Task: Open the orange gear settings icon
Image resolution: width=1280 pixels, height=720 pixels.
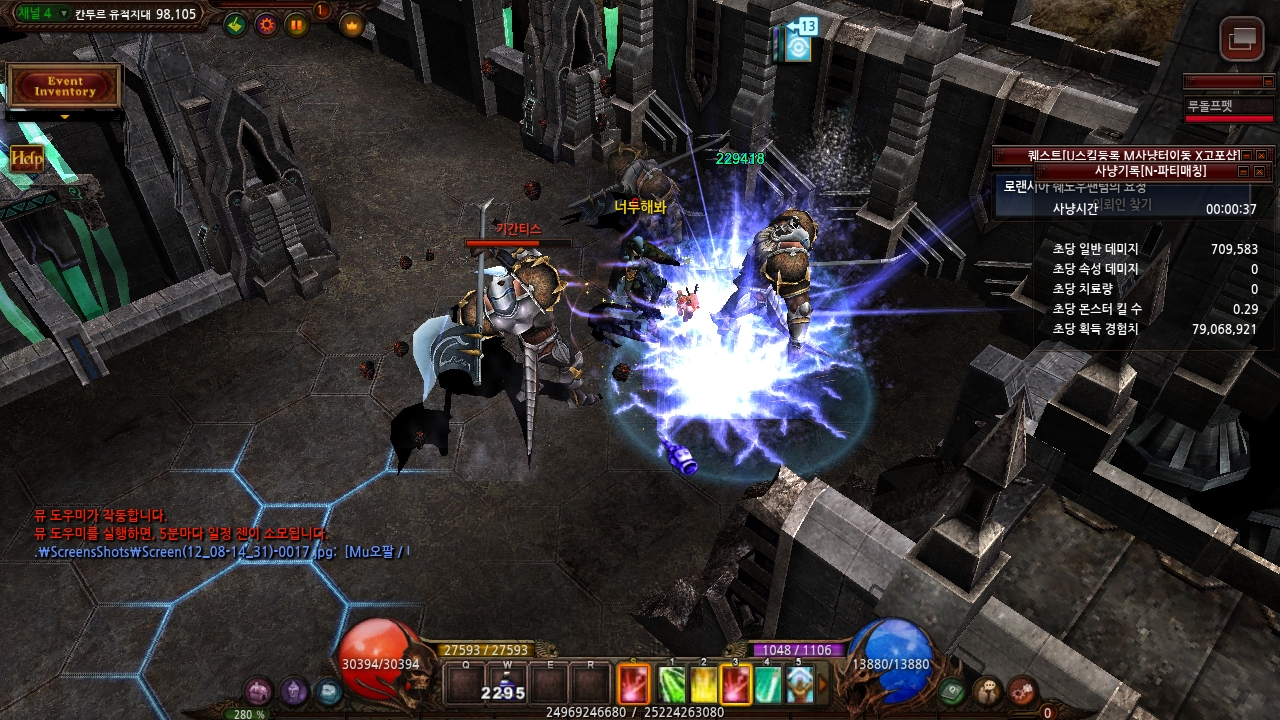Action: click(266, 25)
